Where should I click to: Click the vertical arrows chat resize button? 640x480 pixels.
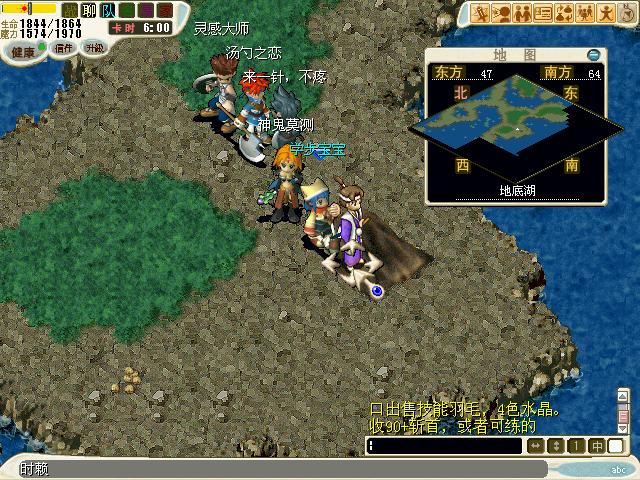pyautogui.click(x=557, y=446)
